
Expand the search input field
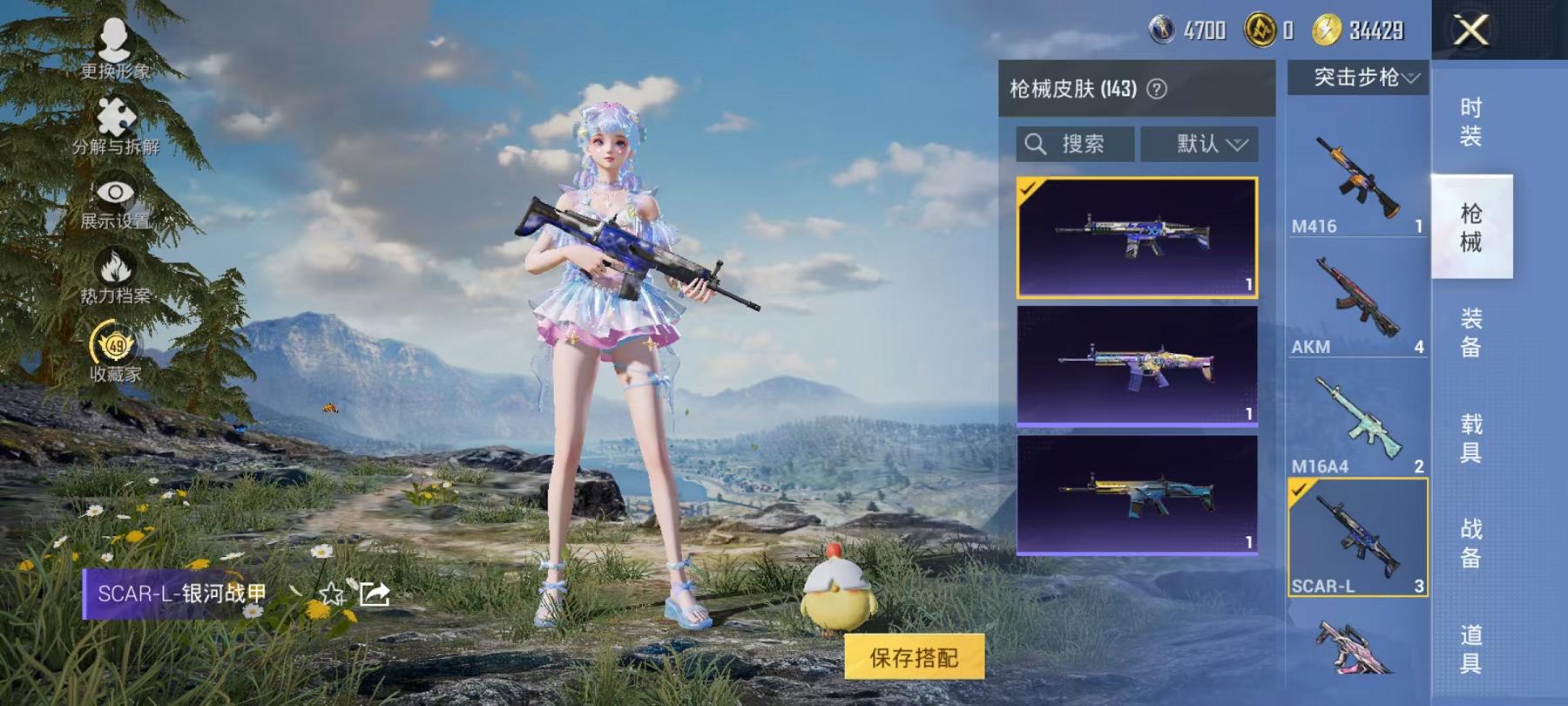pos(1076,144)
